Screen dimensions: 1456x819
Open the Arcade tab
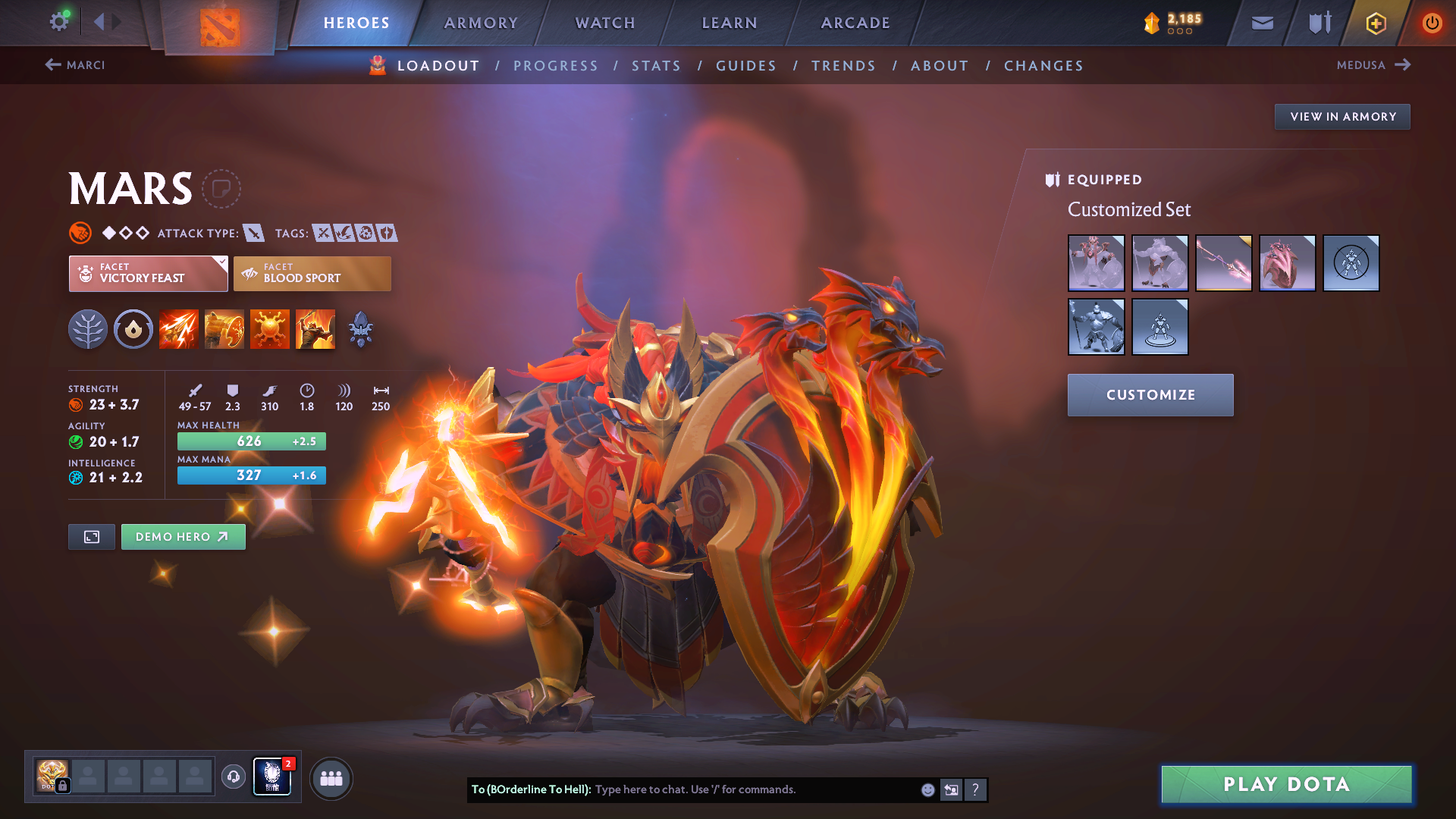[855, 23]
